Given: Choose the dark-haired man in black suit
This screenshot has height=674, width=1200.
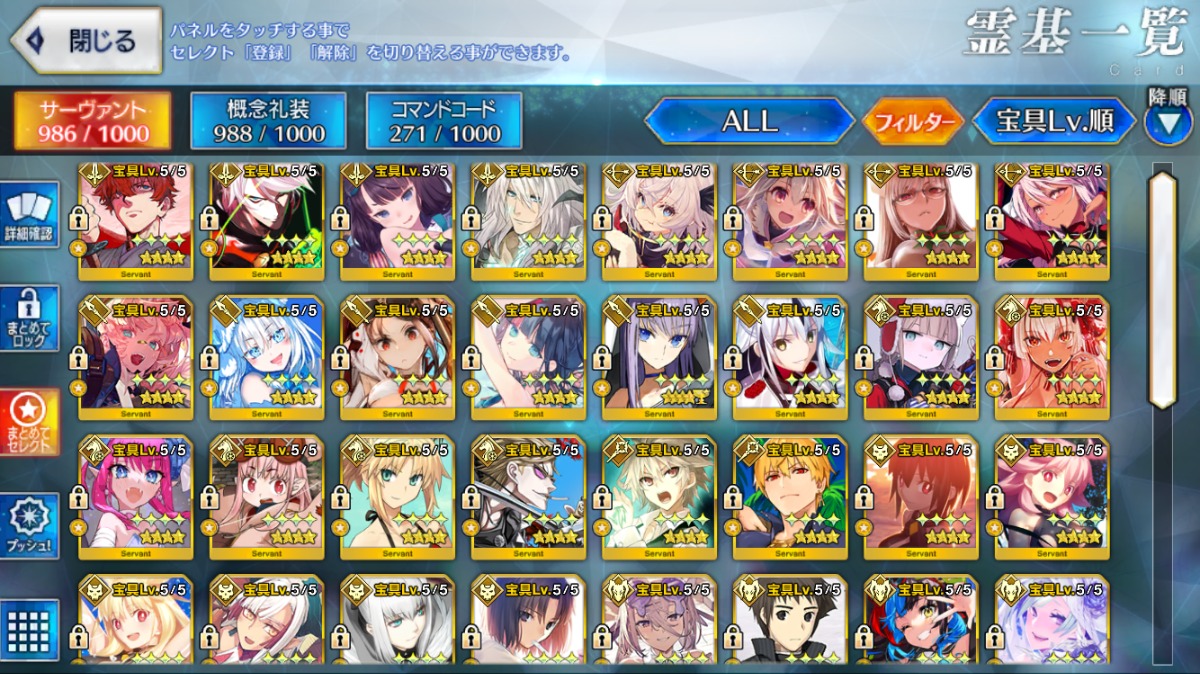Looking at the screenshot, I should [790, 622].
